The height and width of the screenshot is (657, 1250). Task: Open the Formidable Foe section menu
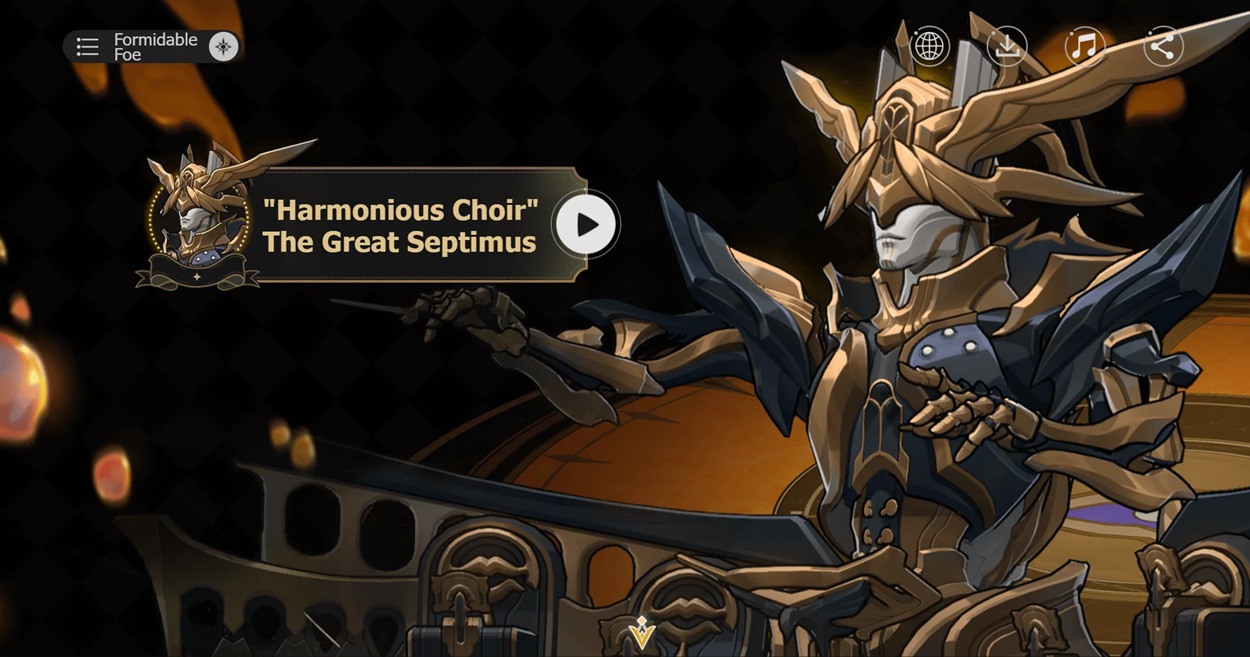point(88,47)
